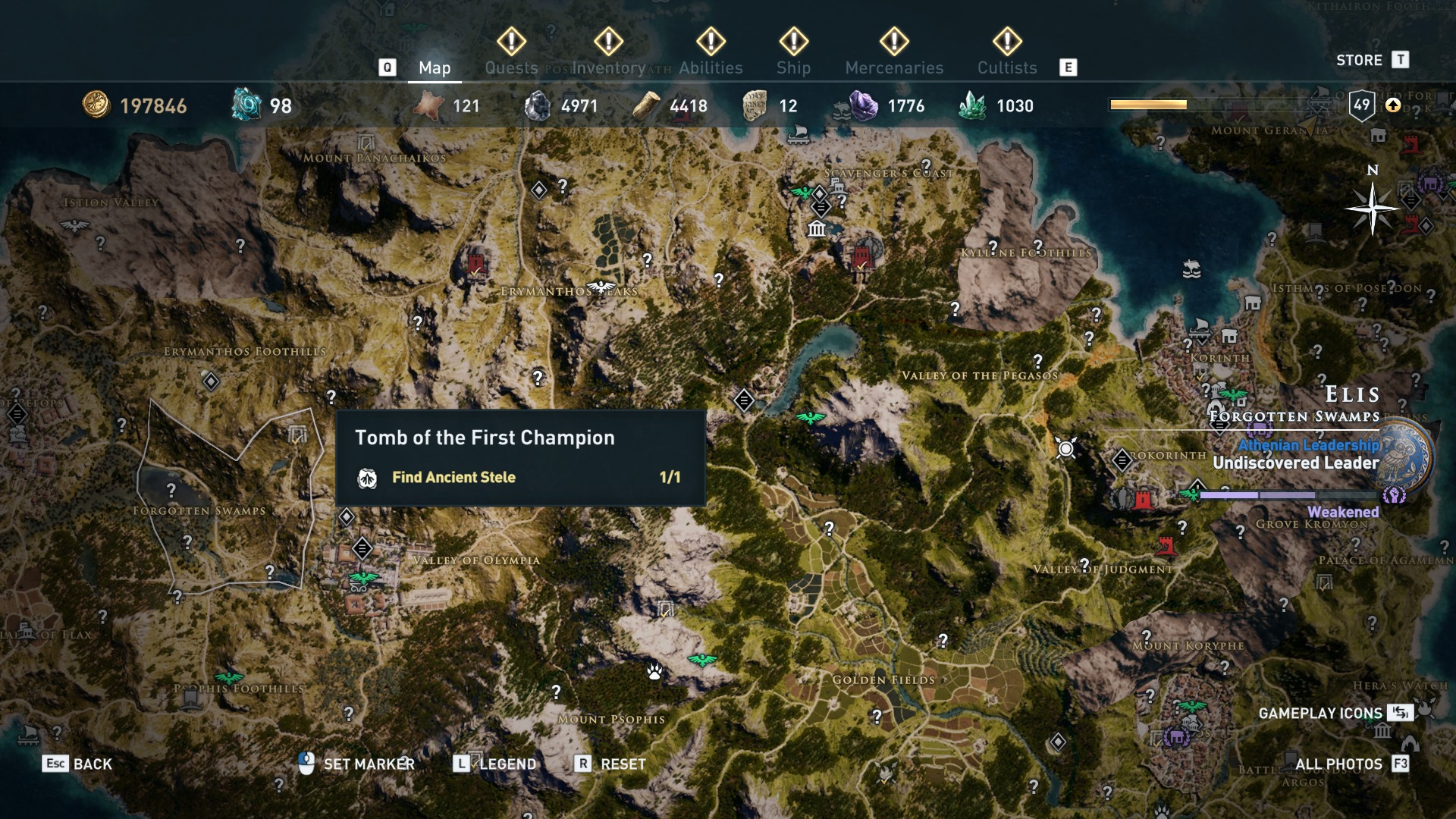
Task: Select the Set Marker option
Action: 357,764
